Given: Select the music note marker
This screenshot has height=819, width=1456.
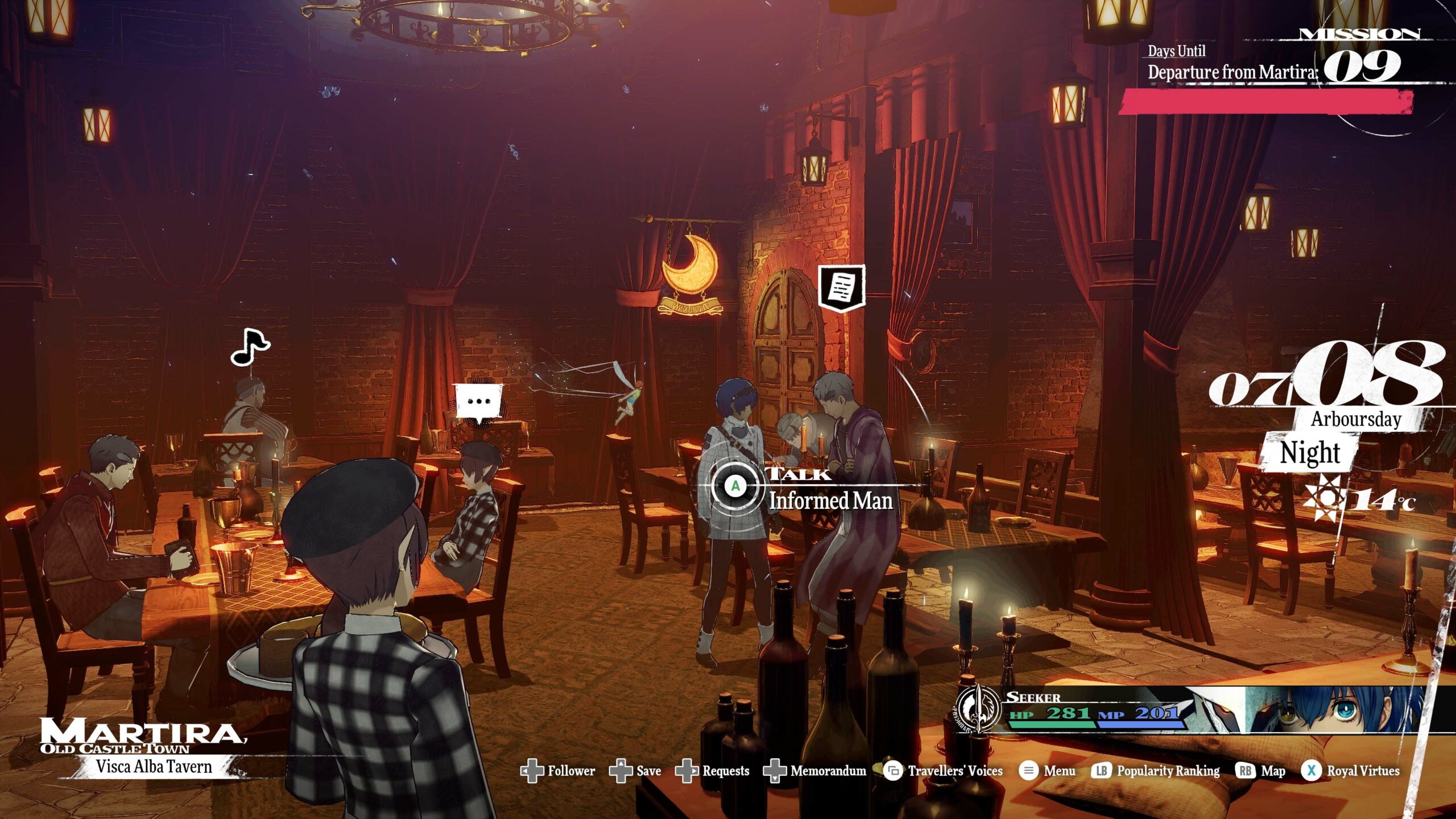Looking at the screenshot, I should click(250, 347).
